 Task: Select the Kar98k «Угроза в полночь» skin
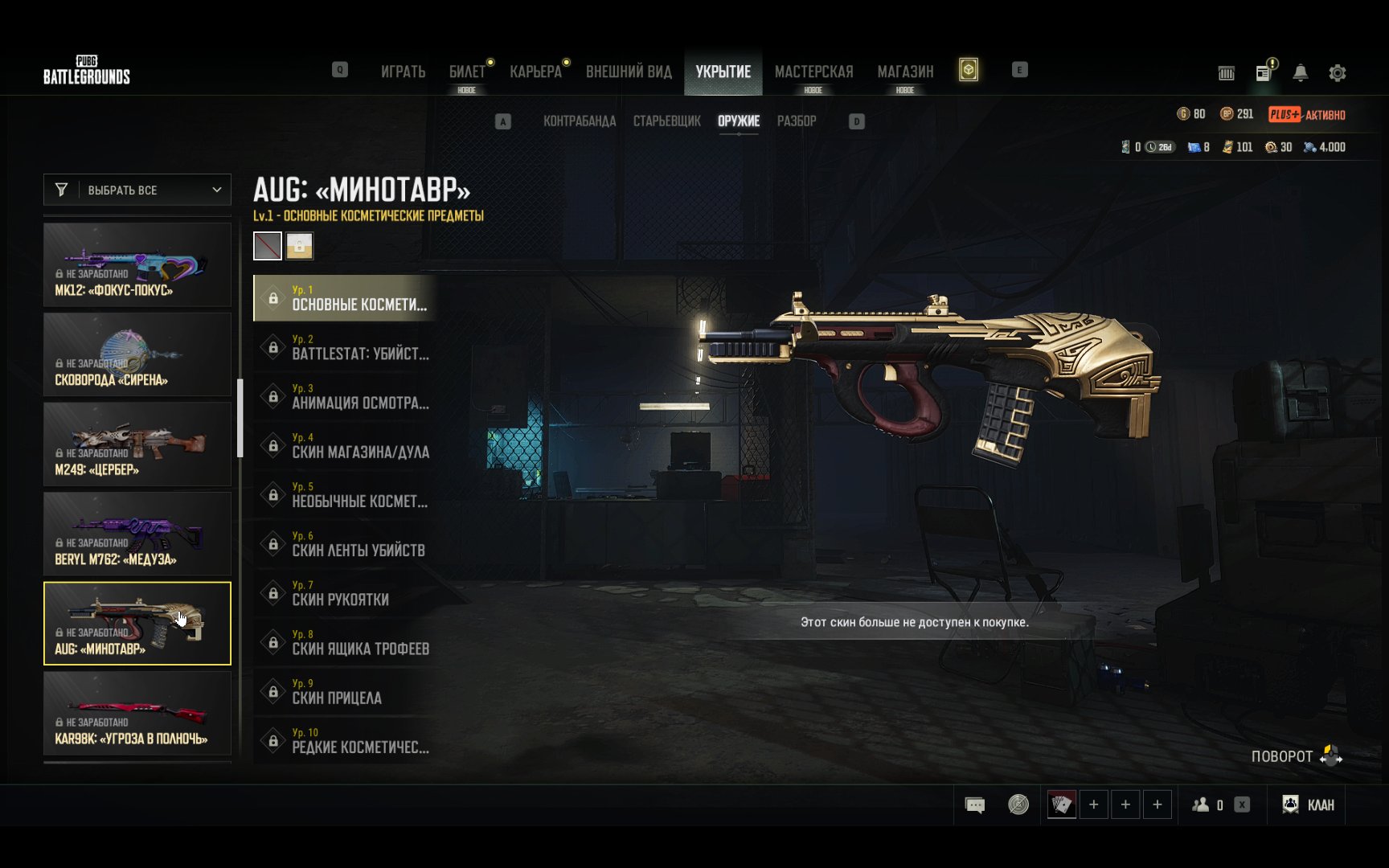pos(137,713)
